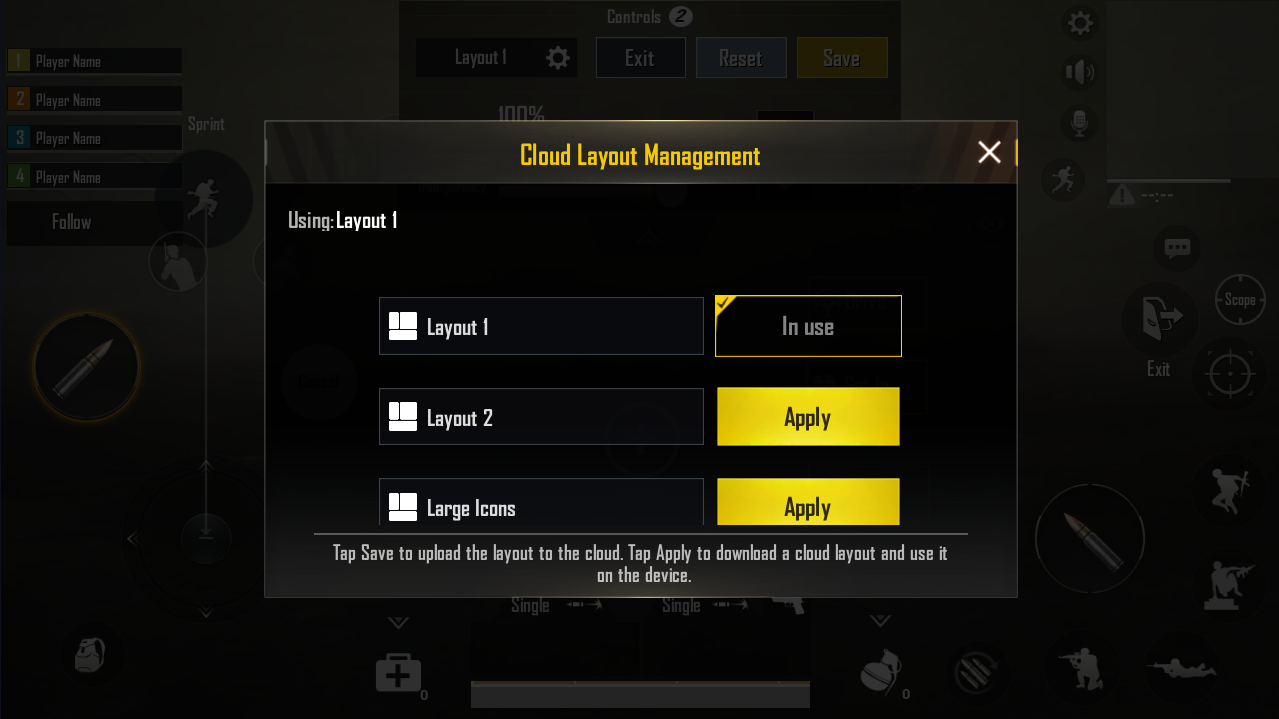This screenshot has width=1279, height=719.
Task: Open the settings gear icon
Action: pos(1080,23)
